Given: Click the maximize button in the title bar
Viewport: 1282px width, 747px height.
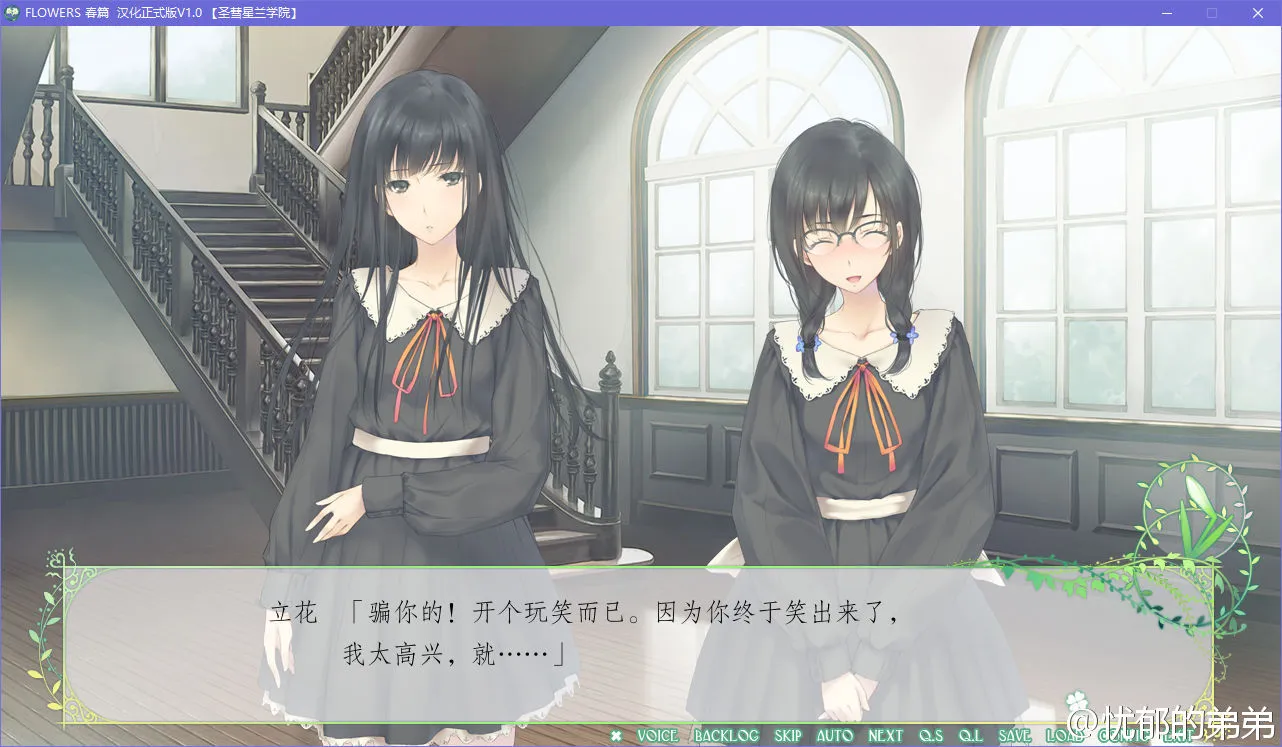Looking at the screenshot, I should (x=1212, y=13).
